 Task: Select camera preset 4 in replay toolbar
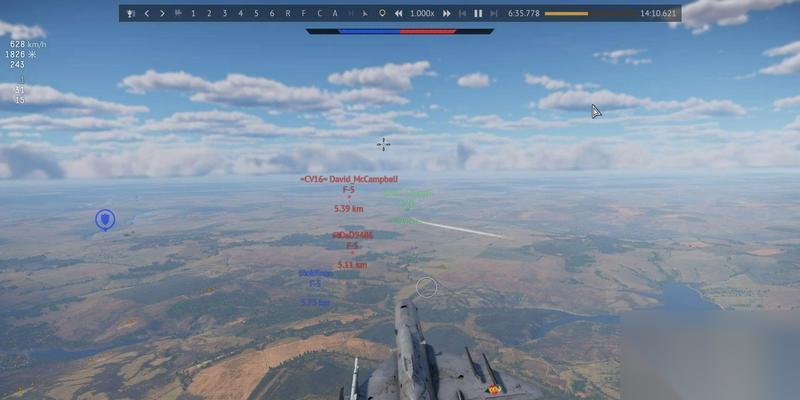pyautogui.click(x=240, y=14)
